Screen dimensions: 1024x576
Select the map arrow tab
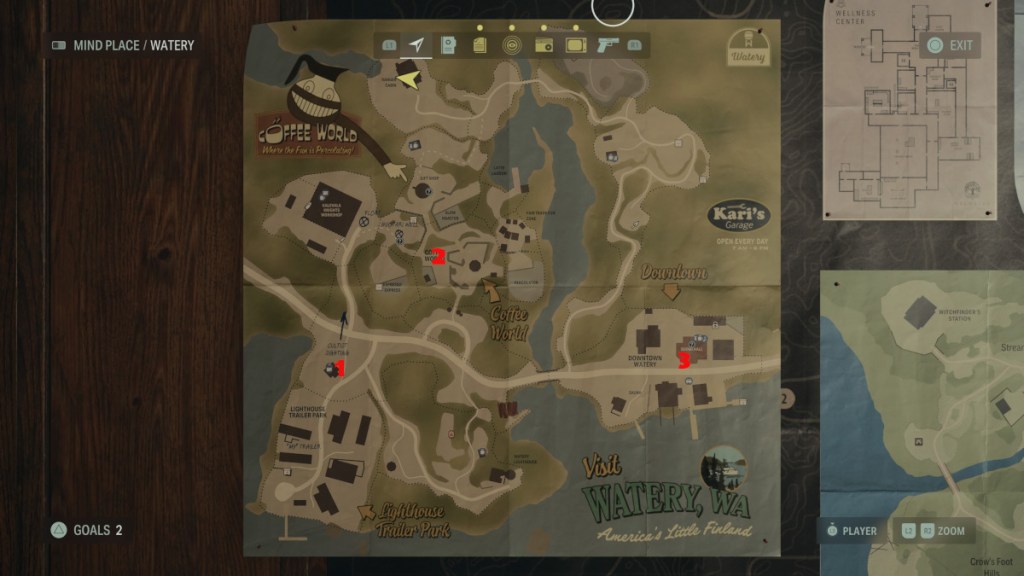416,45
